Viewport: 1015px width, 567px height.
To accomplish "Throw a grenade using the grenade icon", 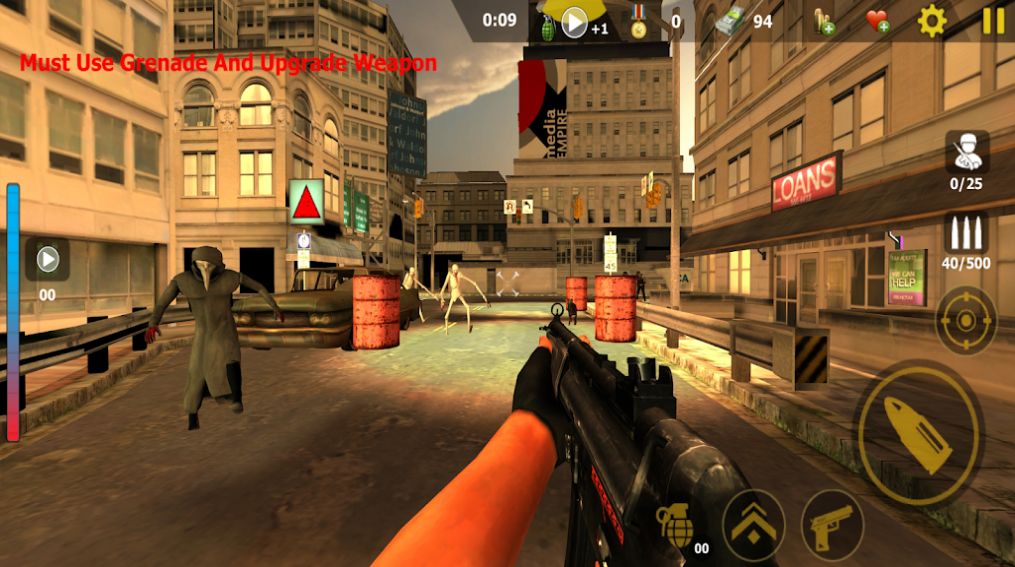I will 676,524.
